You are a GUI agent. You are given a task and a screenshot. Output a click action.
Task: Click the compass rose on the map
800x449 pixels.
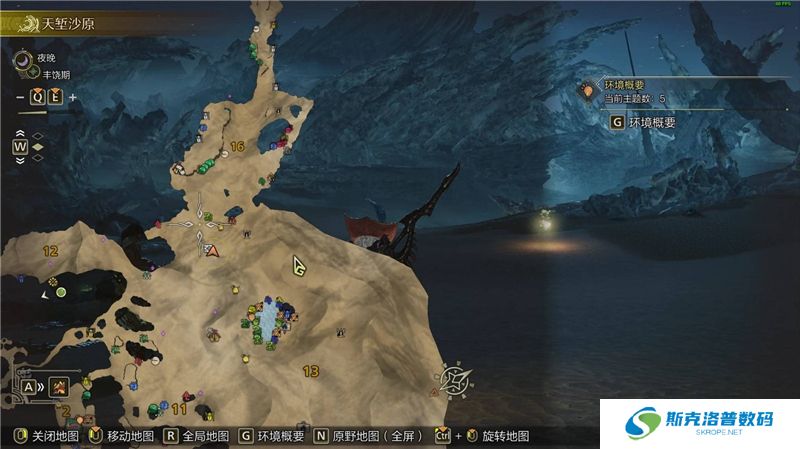tap(454, 378)
